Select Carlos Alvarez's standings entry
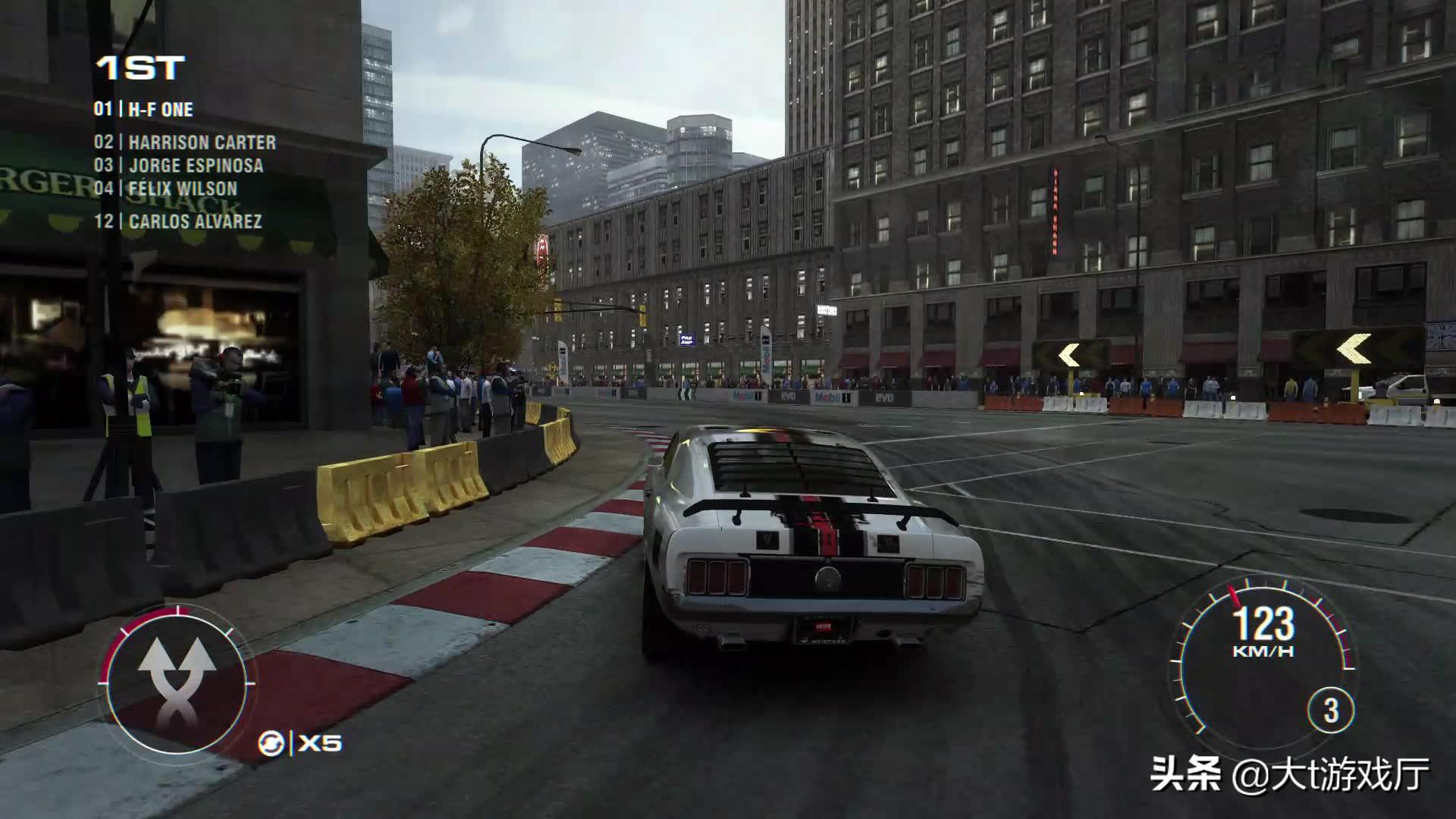Screen dimensions: 1456x819 pos(178,221)
